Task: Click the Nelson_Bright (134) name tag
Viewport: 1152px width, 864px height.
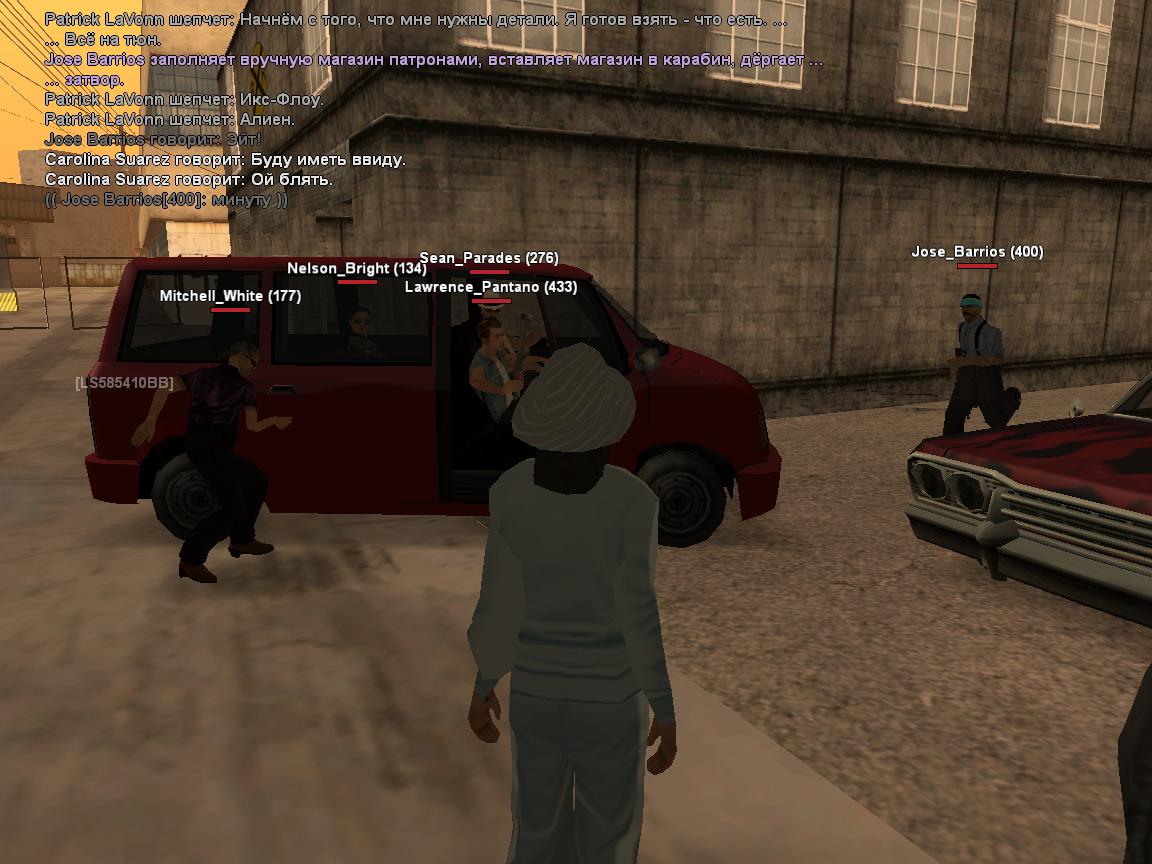Action: pos(356,268)
